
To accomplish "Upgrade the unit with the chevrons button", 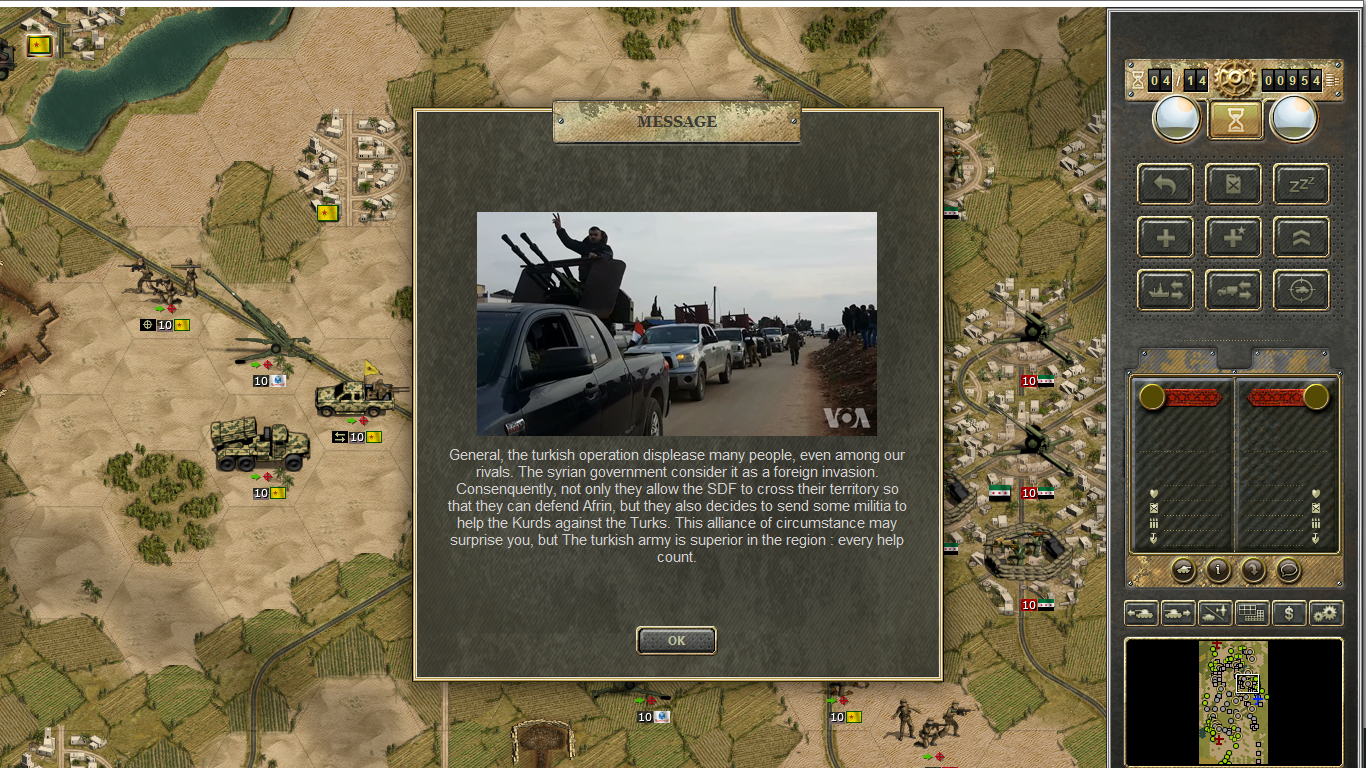I will click(x=1301, y=238).
